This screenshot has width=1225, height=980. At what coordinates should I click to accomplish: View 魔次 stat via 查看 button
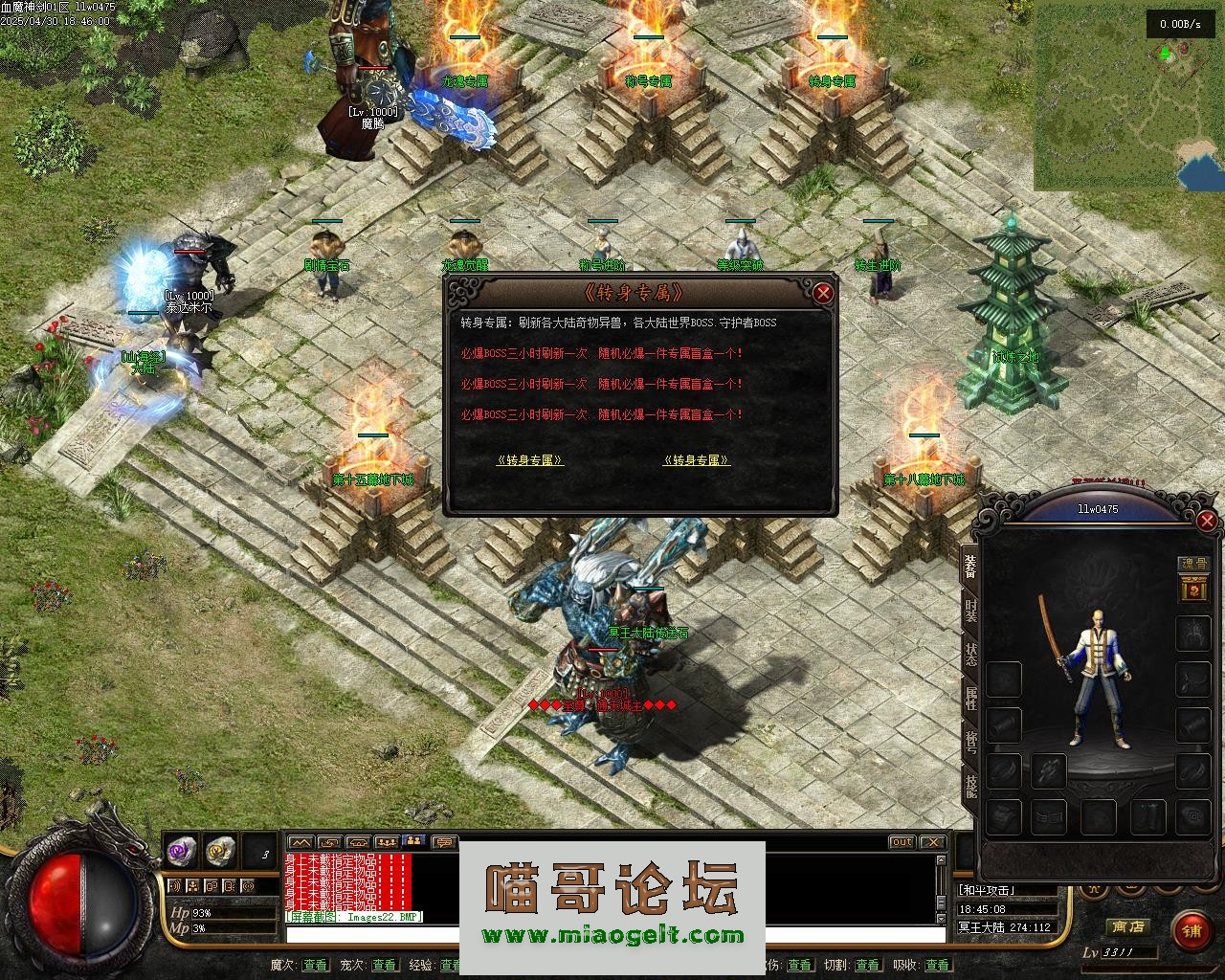coord(314,965)
